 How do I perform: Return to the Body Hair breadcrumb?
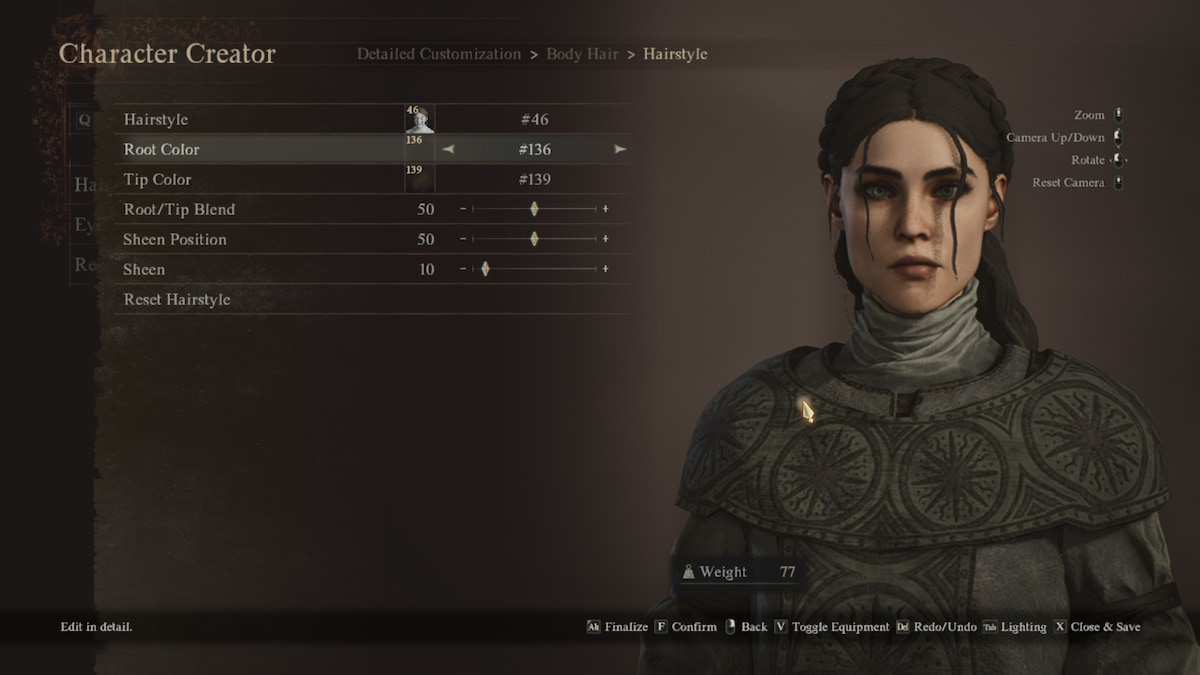tap(581, 54)
